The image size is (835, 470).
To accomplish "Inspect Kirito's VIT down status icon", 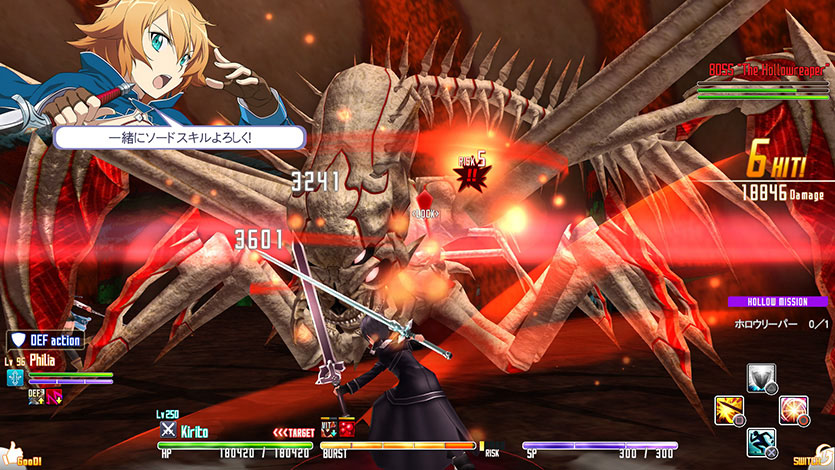I will pyautogui.click(x=327, y=428).
